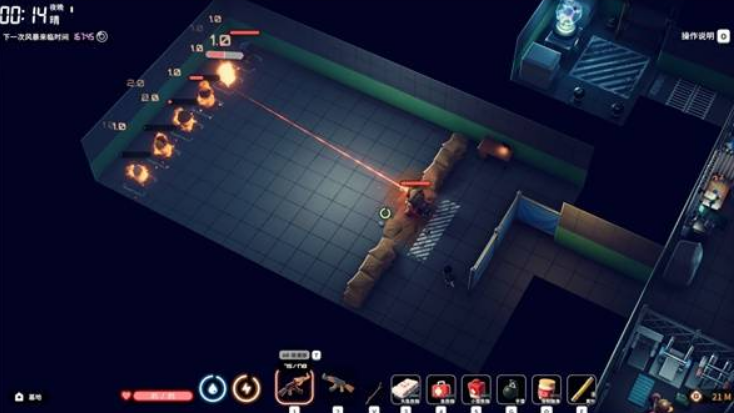Screen dimensions: 734x413
Task: Equip the thin melee stick weapon
Action: [374, 388]
